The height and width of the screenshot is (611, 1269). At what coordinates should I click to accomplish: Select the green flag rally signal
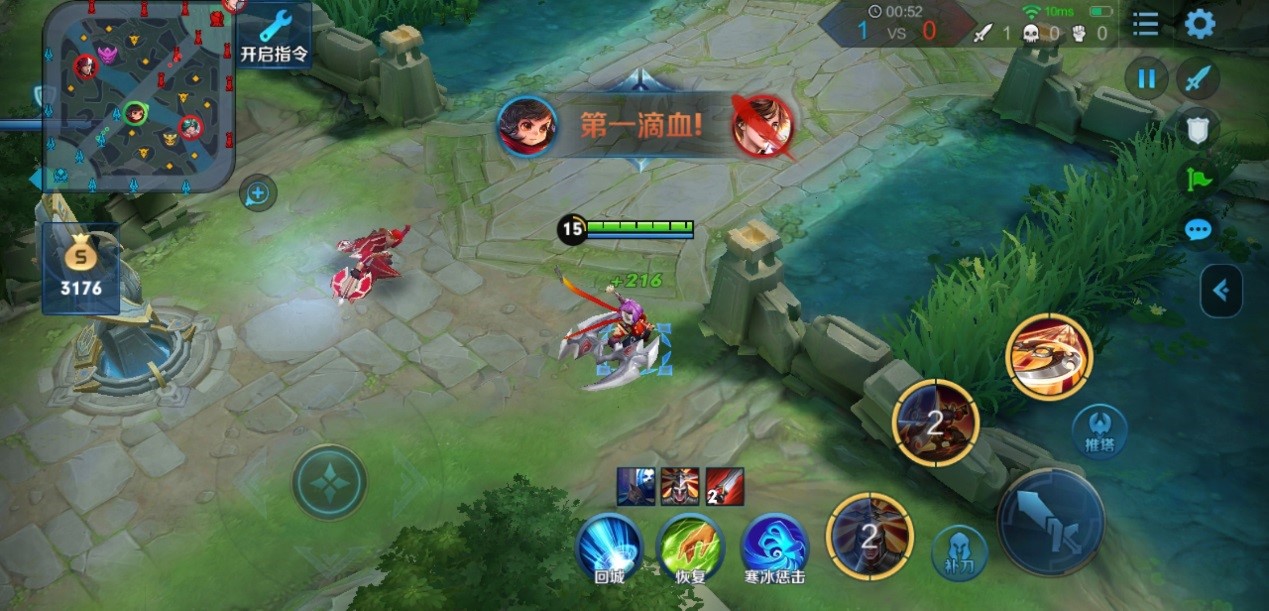pos(1197,180)
